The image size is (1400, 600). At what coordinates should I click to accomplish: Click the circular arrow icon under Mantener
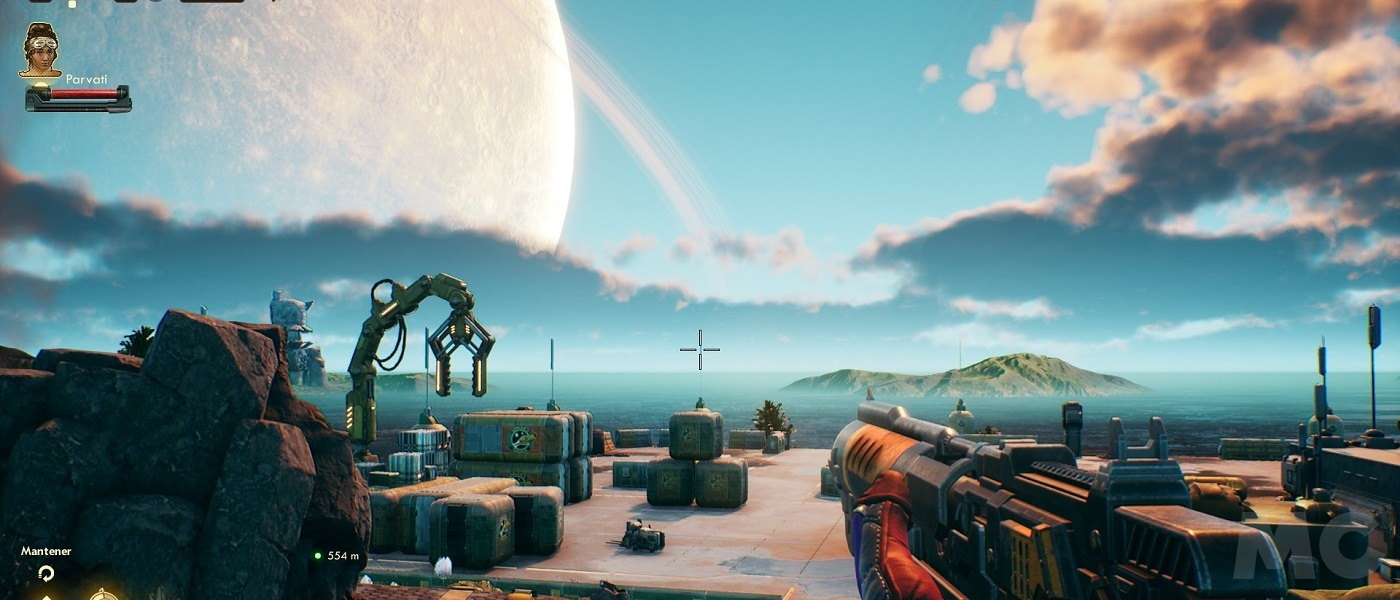coord(45,573)
